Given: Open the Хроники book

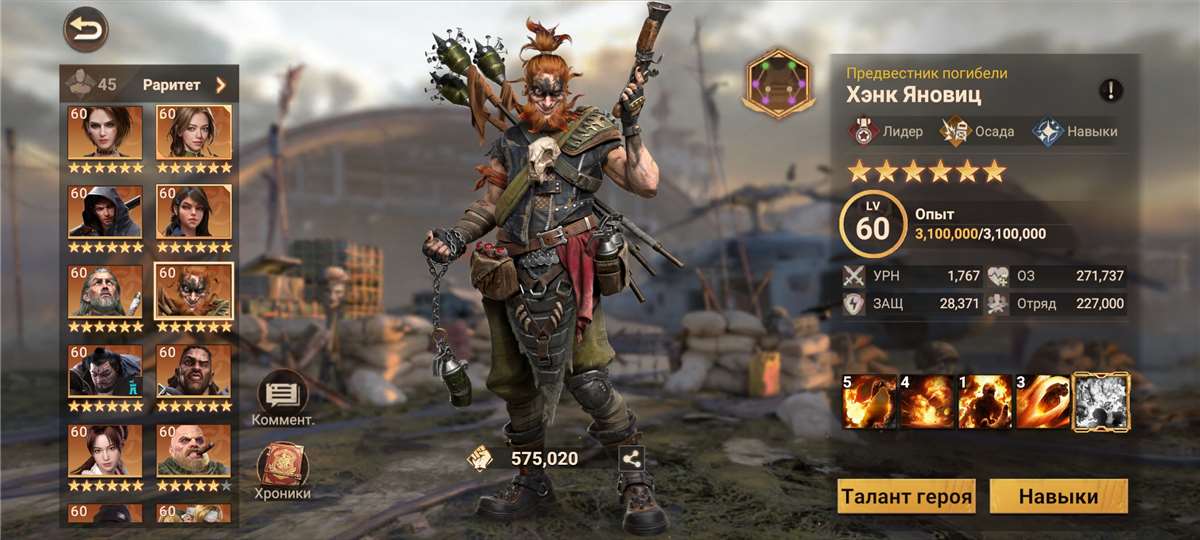Looking at the screenshot, I should (283, 471).
